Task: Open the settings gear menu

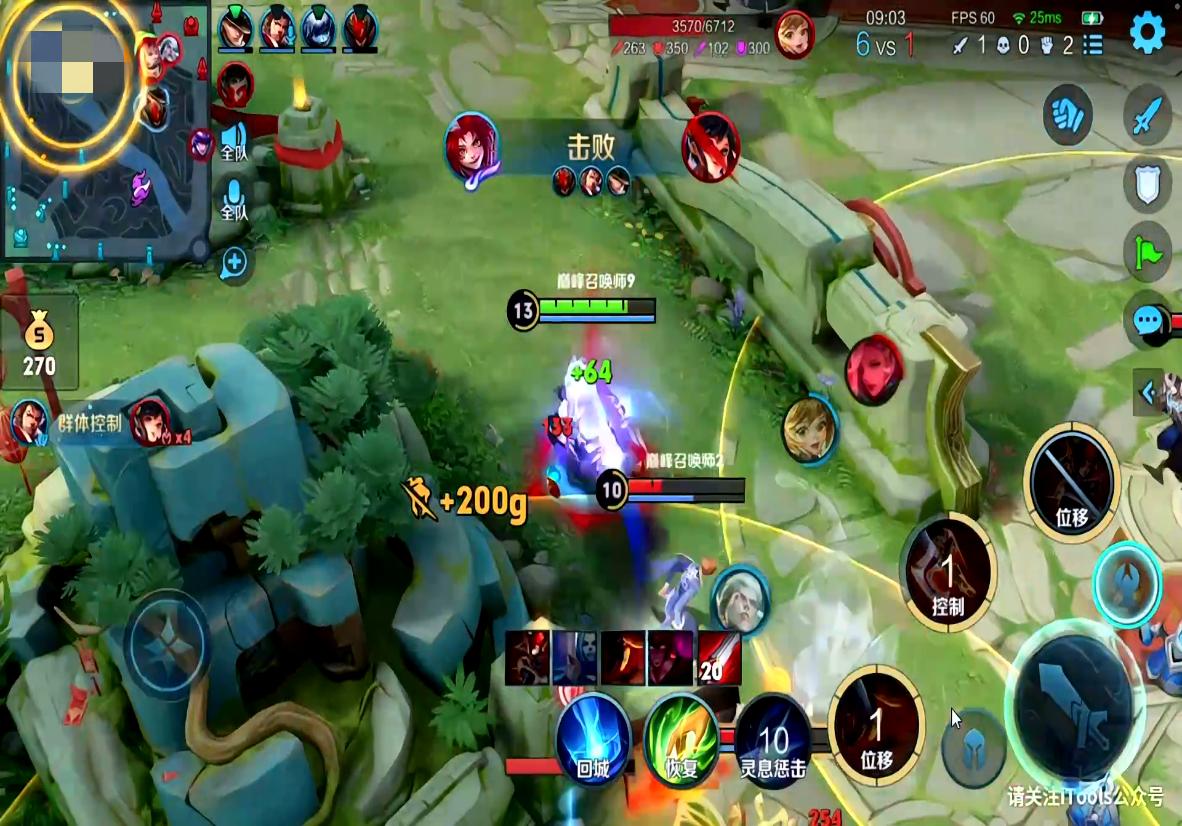Action: [x=1148, y=34]
